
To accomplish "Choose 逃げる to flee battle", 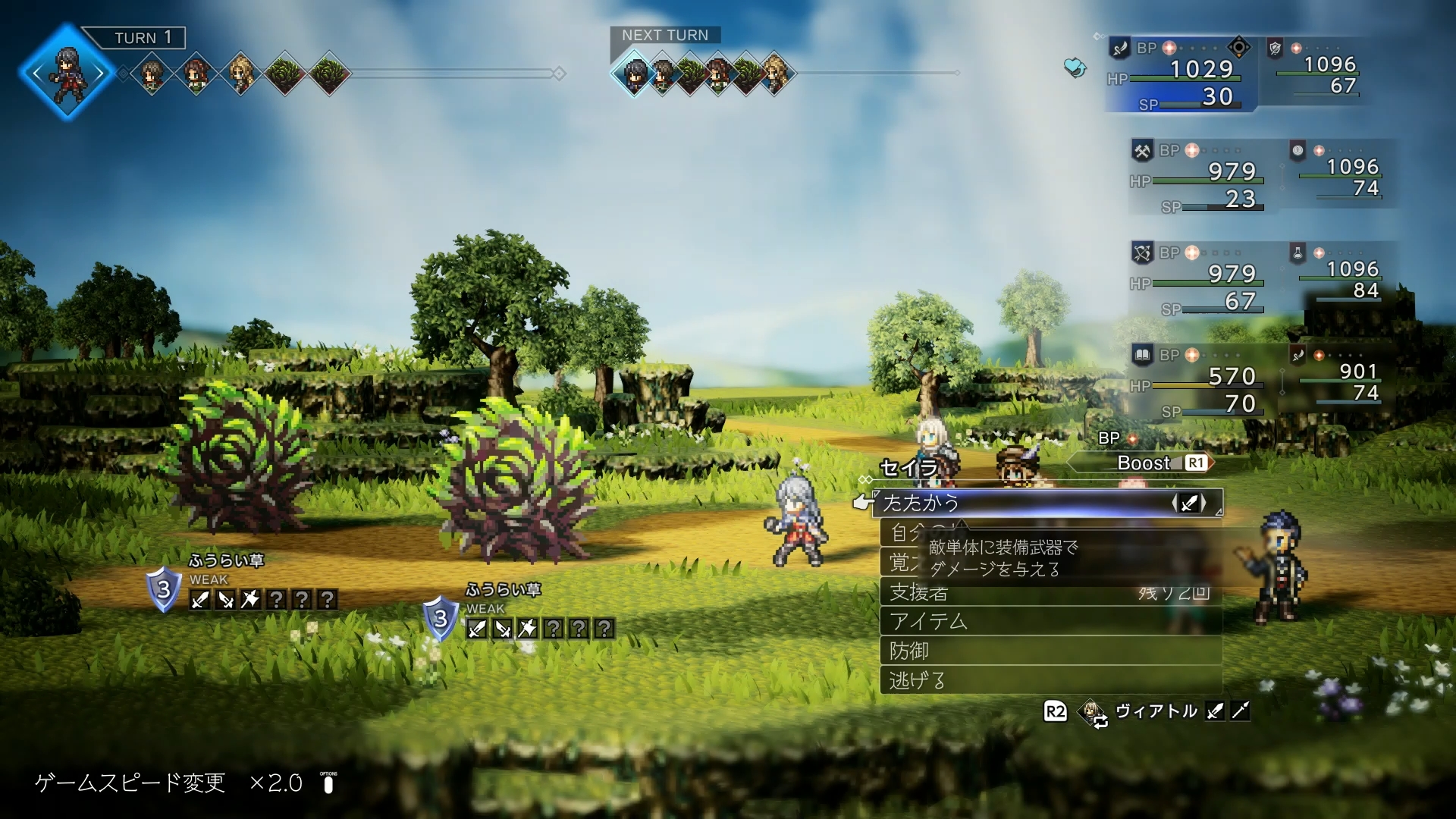I will 1050,680.
